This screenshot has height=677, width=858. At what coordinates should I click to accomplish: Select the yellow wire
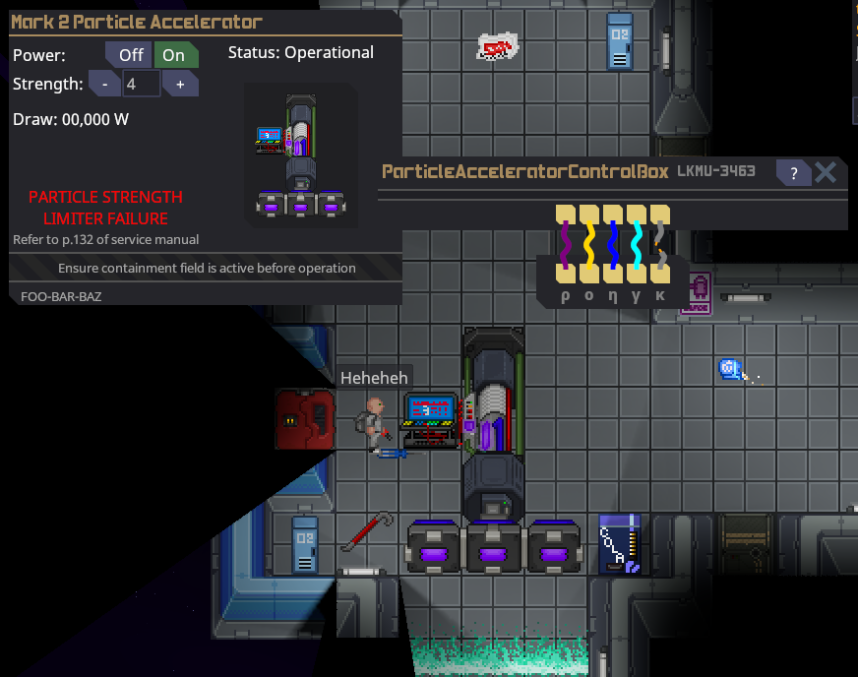tap(589, 246)
